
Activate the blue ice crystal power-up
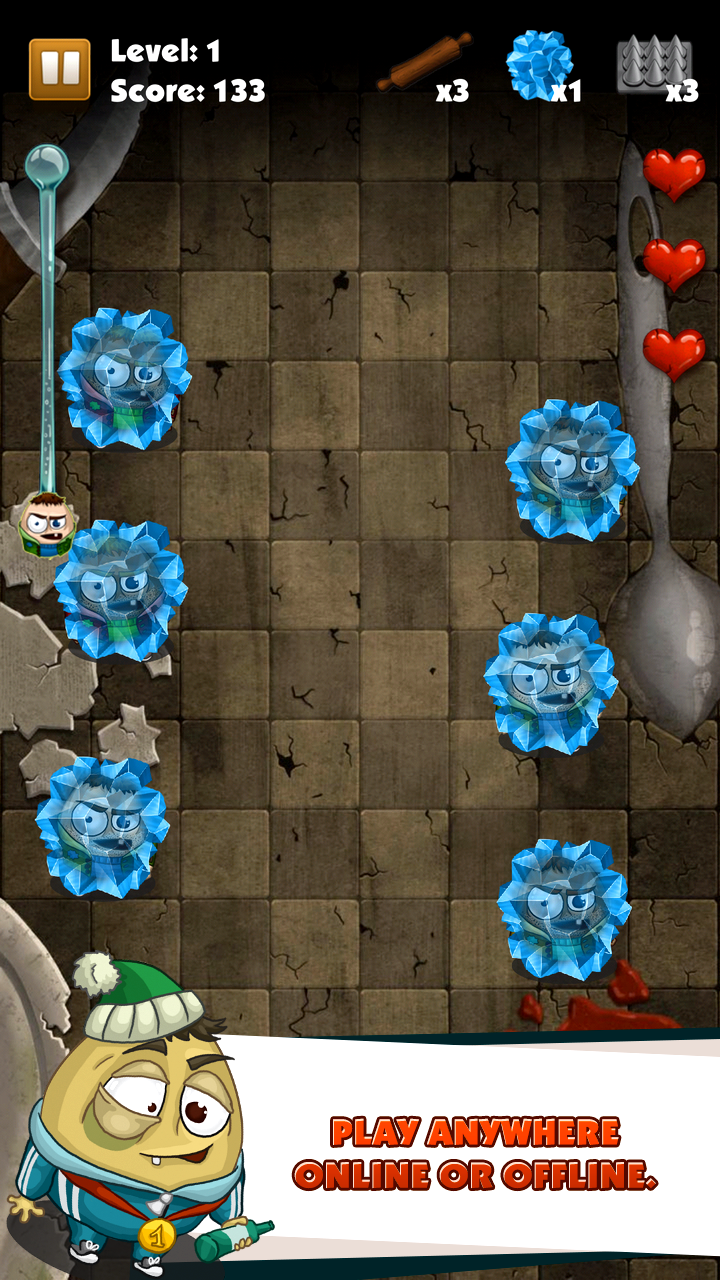pyautogui.click(x=540, y=64)
